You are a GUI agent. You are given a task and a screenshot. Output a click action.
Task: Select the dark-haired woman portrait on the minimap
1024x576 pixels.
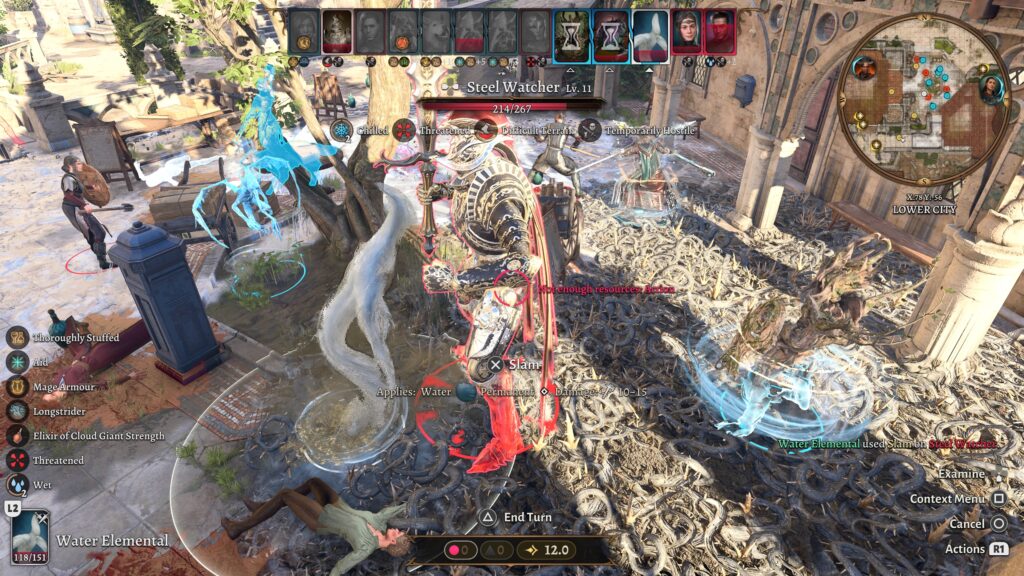pyautogui.click(x=990, y=89)
